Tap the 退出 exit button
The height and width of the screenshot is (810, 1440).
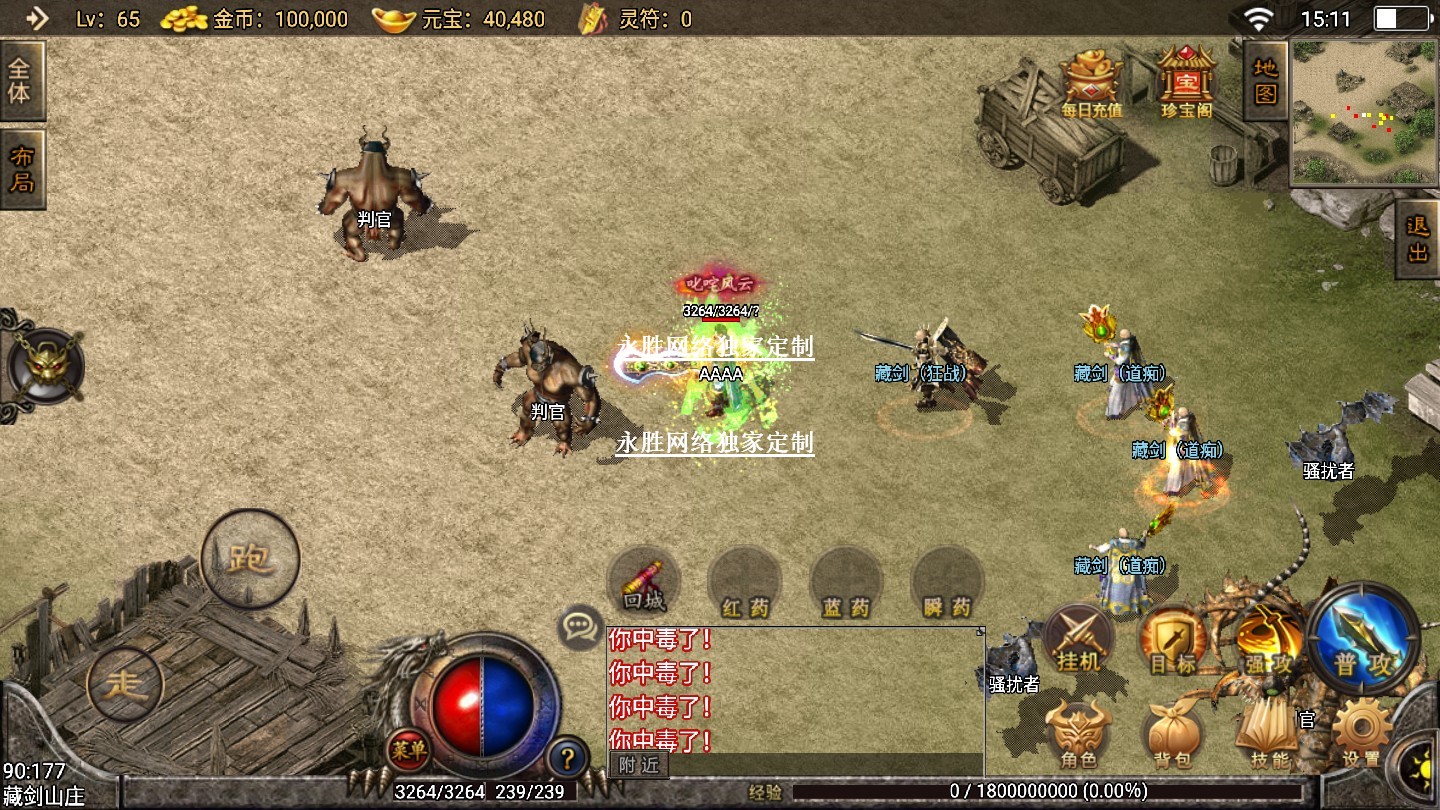1417,238
